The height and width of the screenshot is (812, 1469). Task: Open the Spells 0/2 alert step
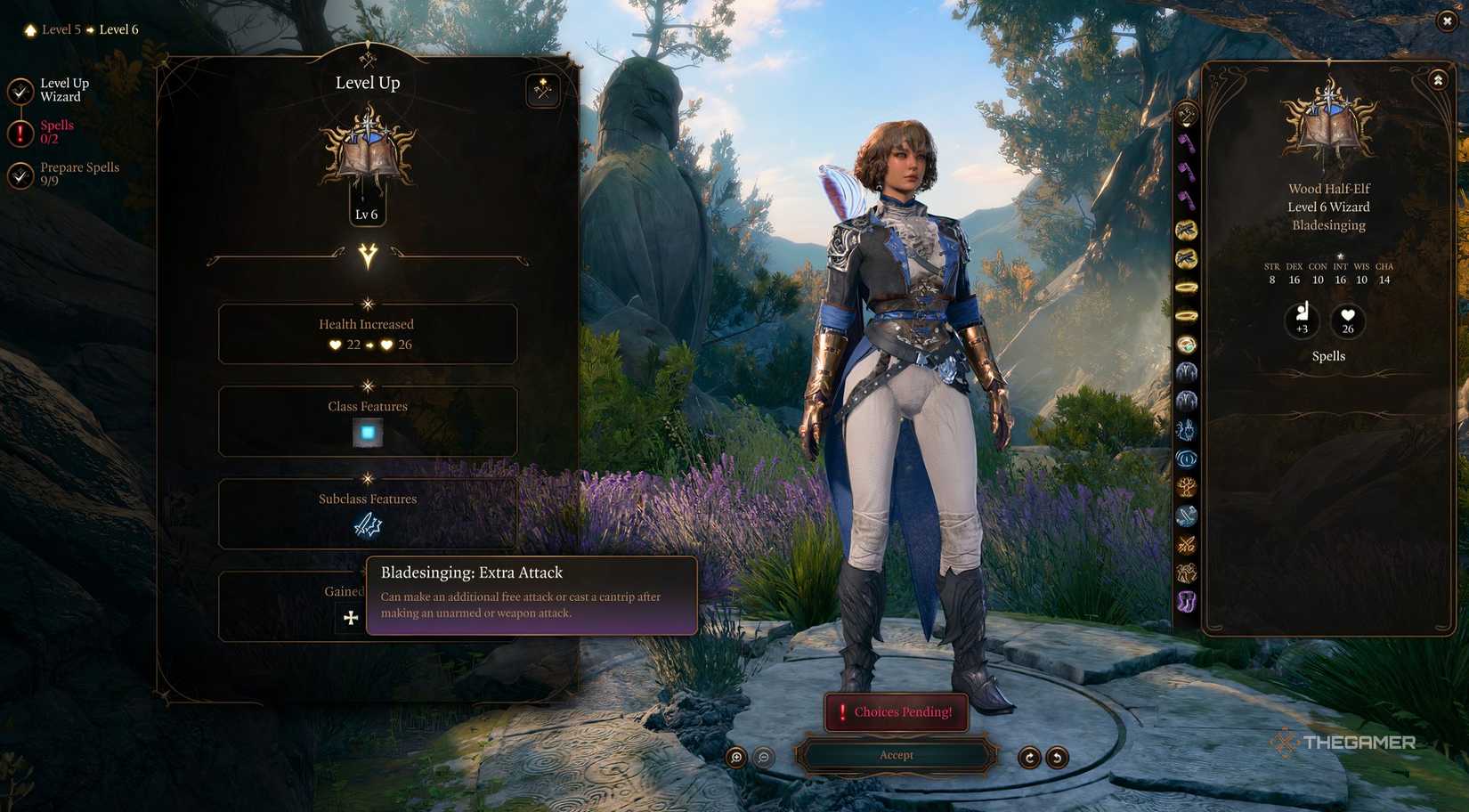click(x=20, y=130)
